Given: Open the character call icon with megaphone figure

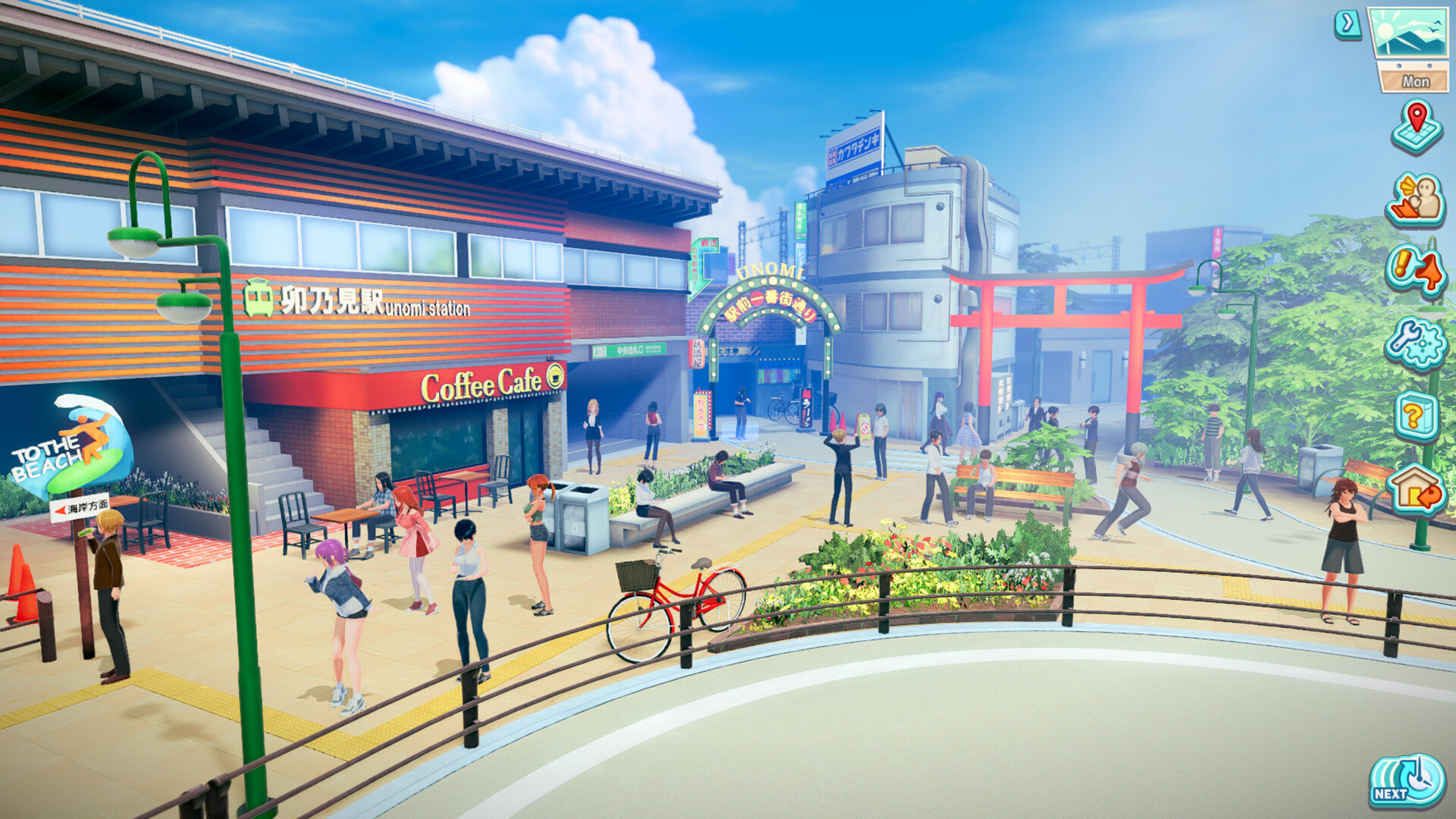Looking at the screenshot, I should [1415, 200].
